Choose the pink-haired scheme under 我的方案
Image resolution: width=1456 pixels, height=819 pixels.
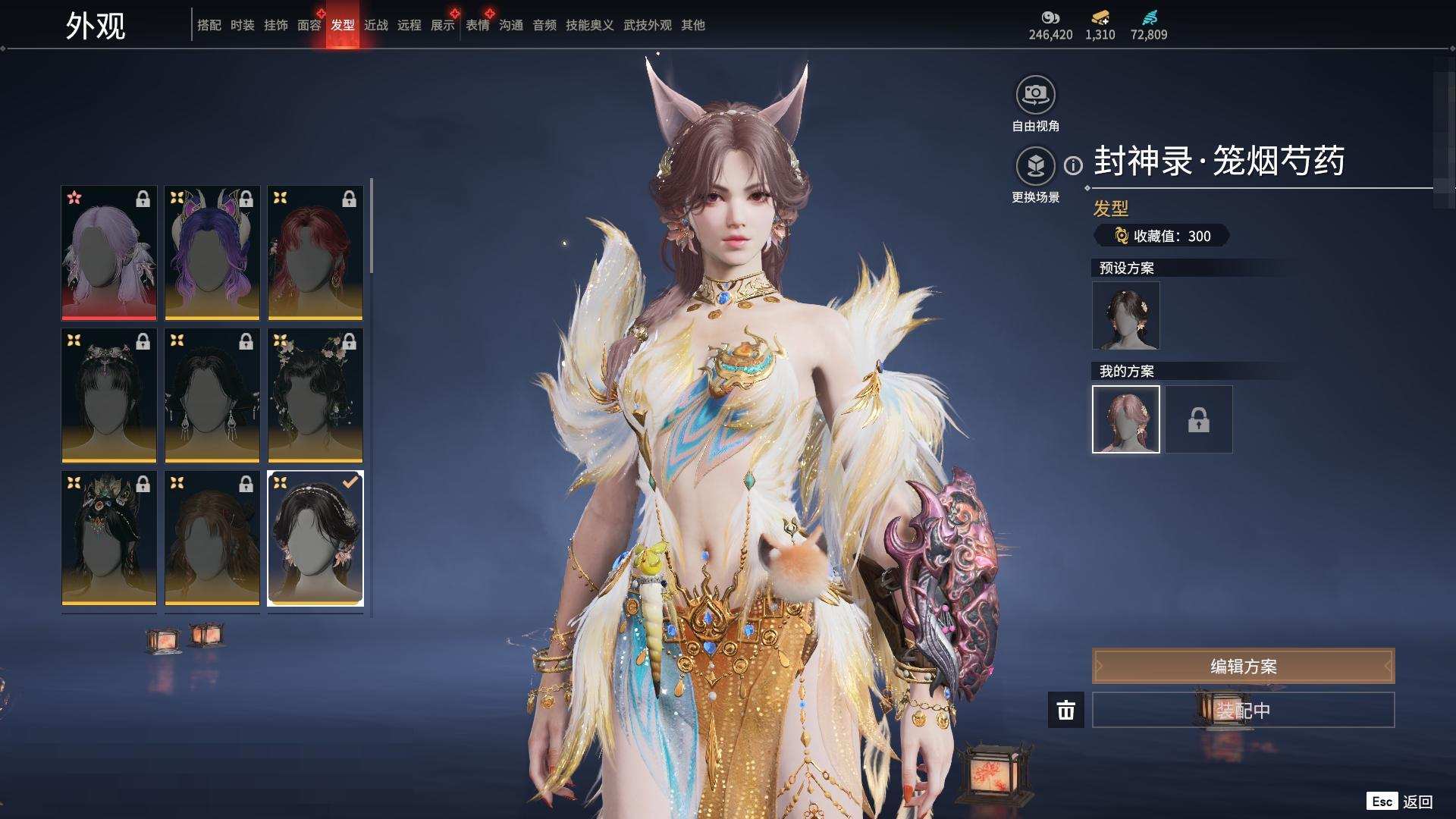(1125, 419)
